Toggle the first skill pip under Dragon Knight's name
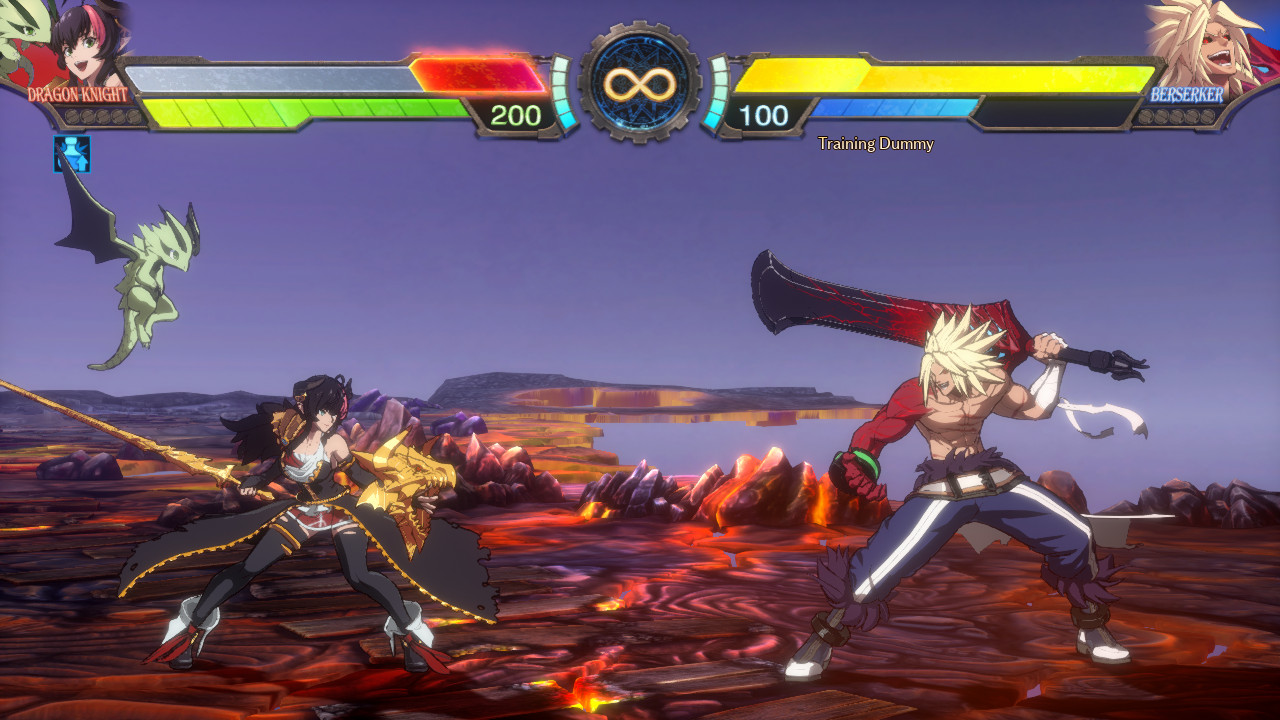Image resolution: width=1280 pixels, height=720 pixels. (x=72, y=117)
